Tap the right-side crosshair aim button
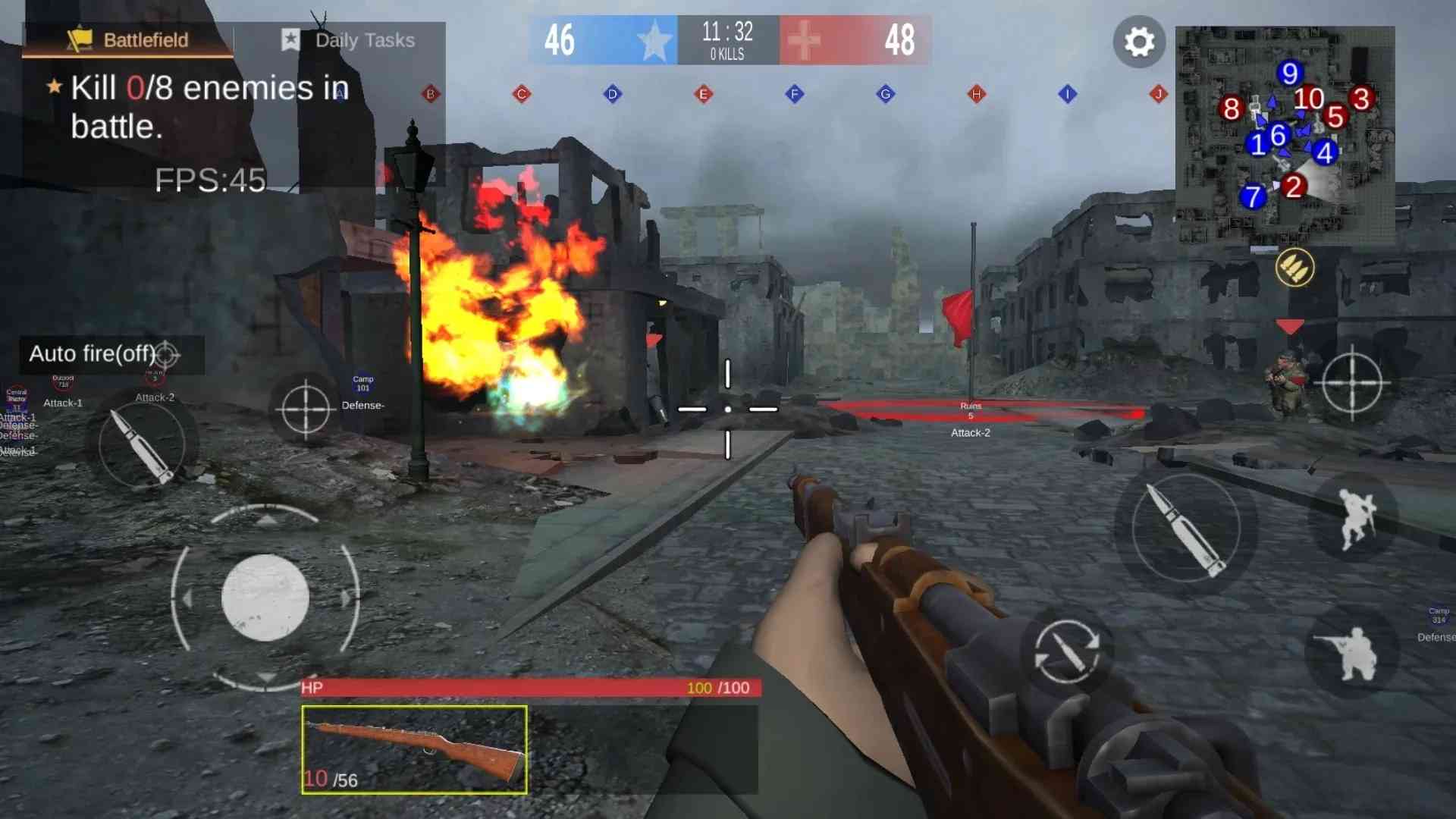This screenshot has height=819, width=1456. pyautogui.click(x=1352, y=383)
